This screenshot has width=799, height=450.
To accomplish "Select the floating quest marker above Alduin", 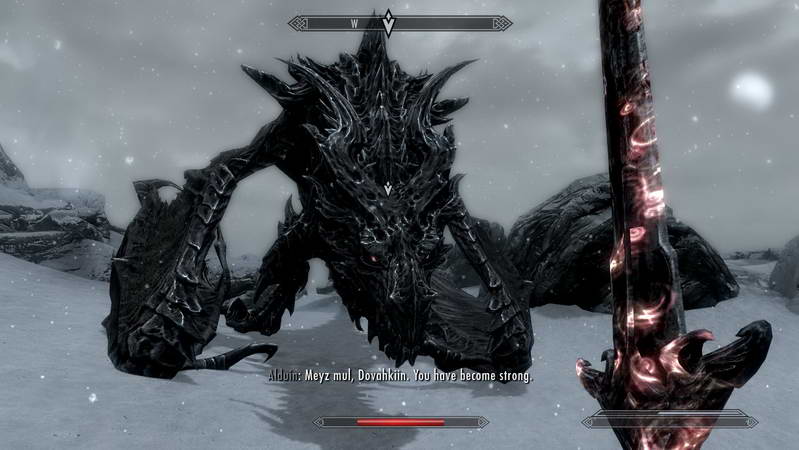I will pyautogui.click(x=388, y=188).
